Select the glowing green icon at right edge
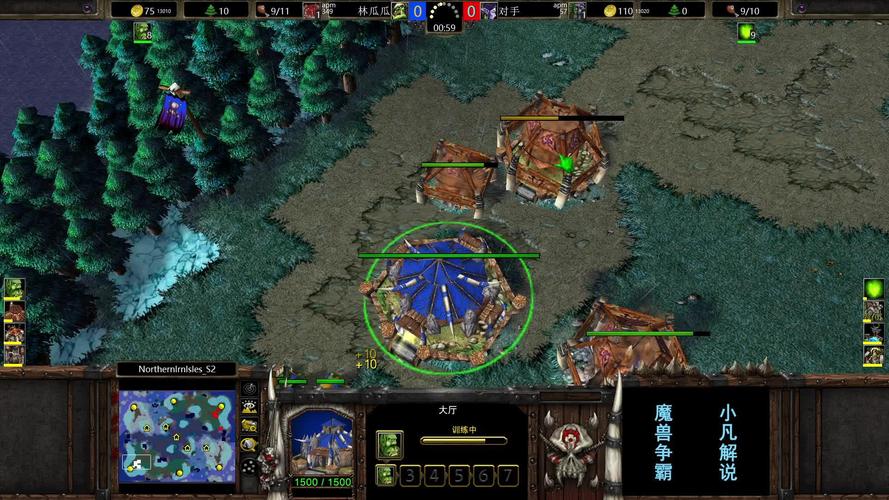 (x=874, y=288)
